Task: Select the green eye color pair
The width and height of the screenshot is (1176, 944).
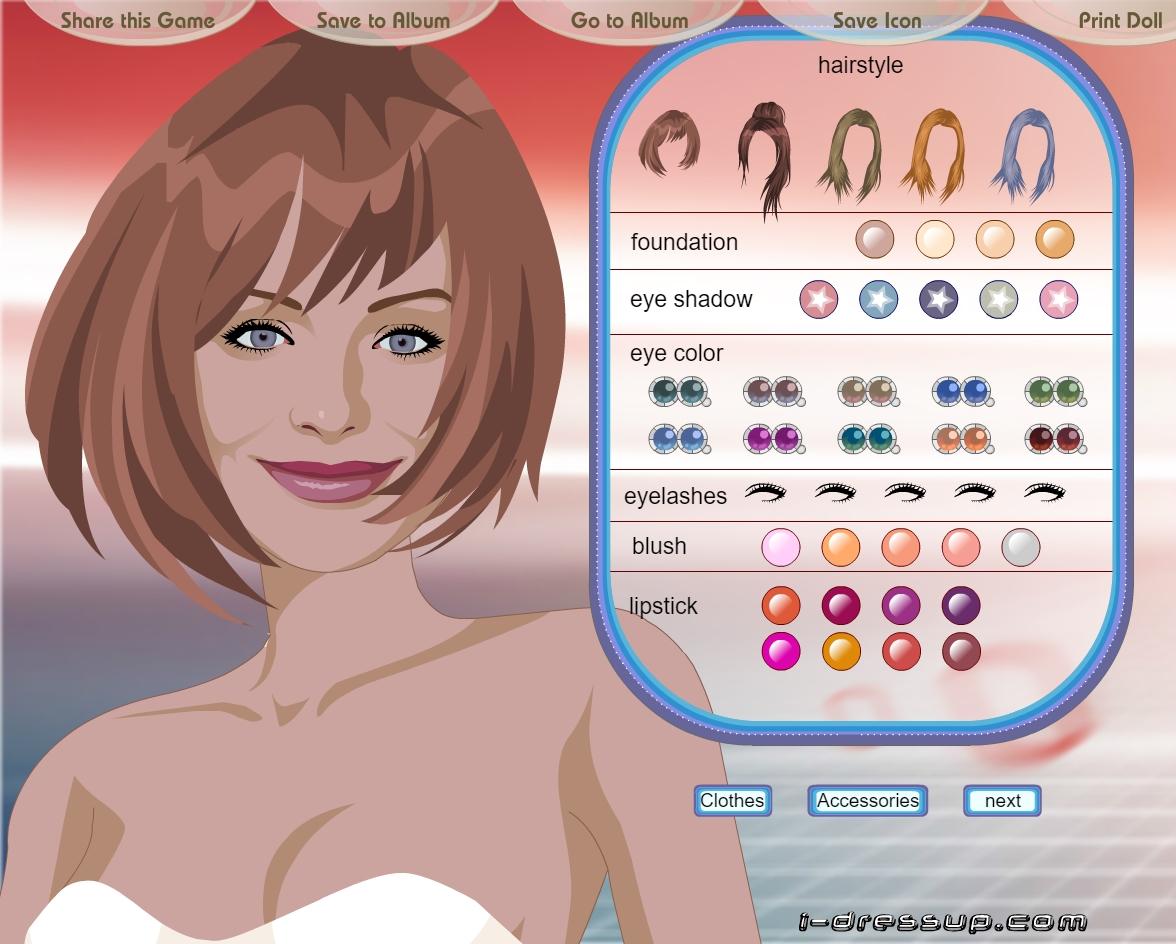Action: (x=1055, y=391)
